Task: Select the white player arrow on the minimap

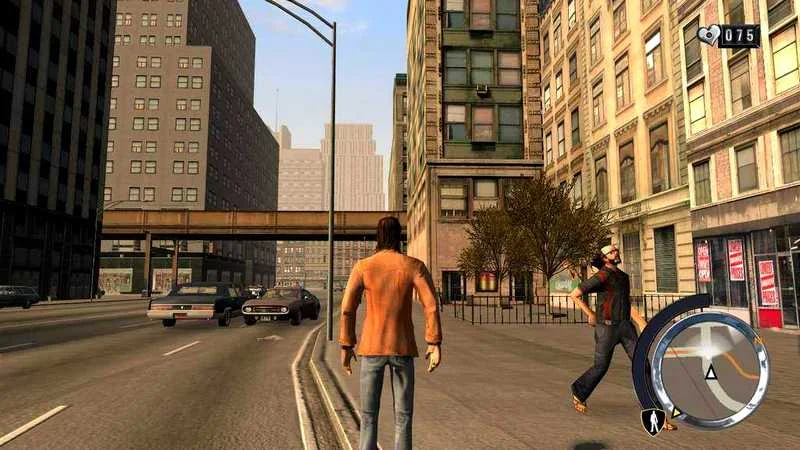Action: [711, 373]
